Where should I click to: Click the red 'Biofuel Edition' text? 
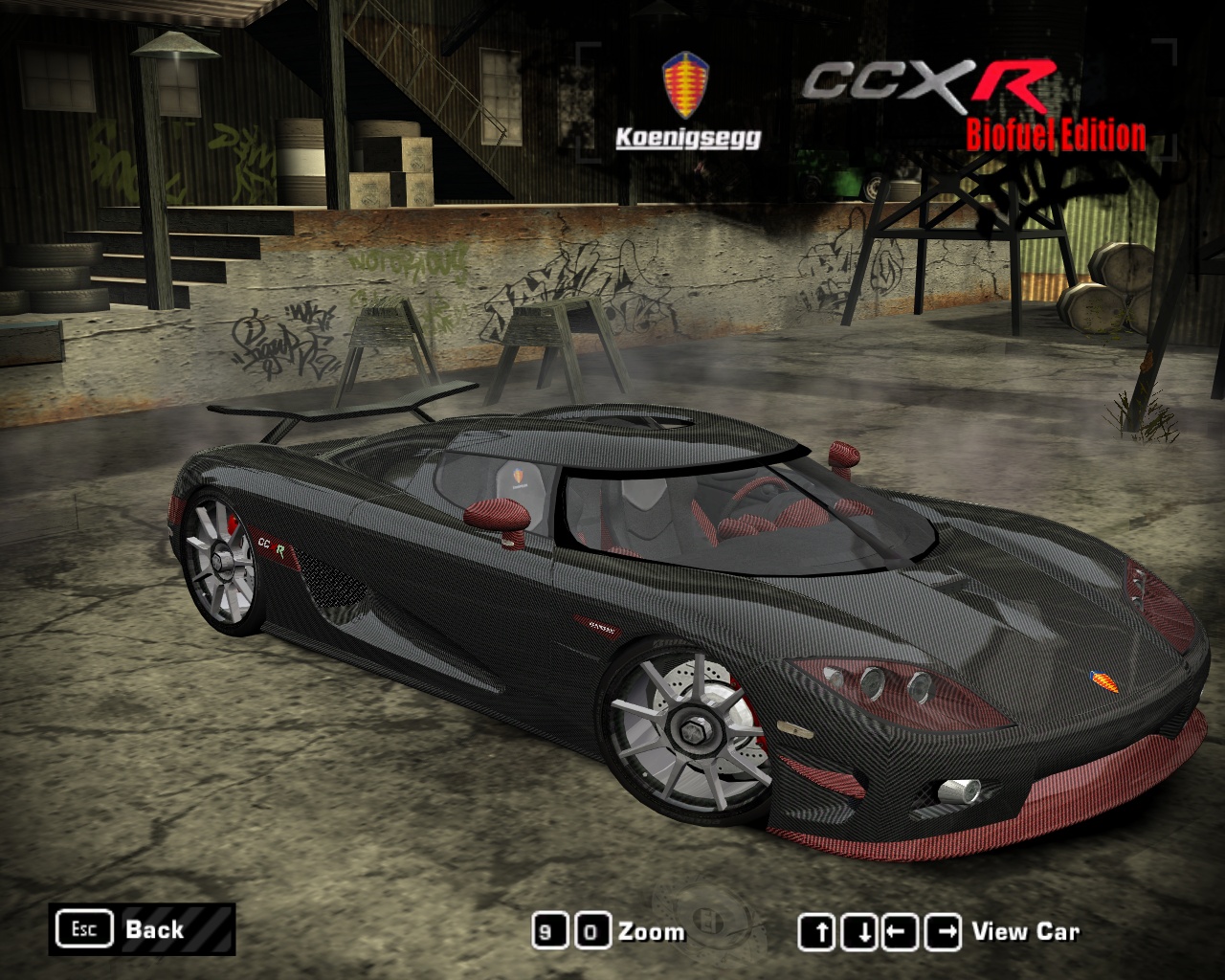(x=1056, y=134)
